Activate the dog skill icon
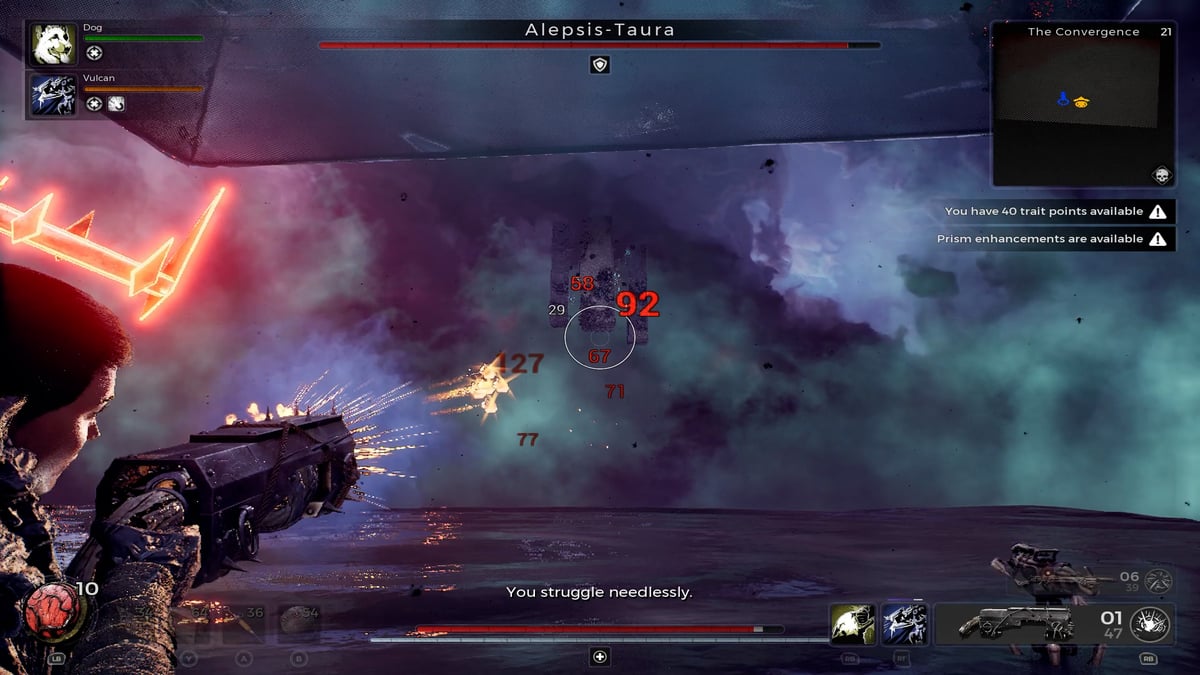Image resolution: width=1200 pixels, height=675 pixels. click(x=852, y=624)
